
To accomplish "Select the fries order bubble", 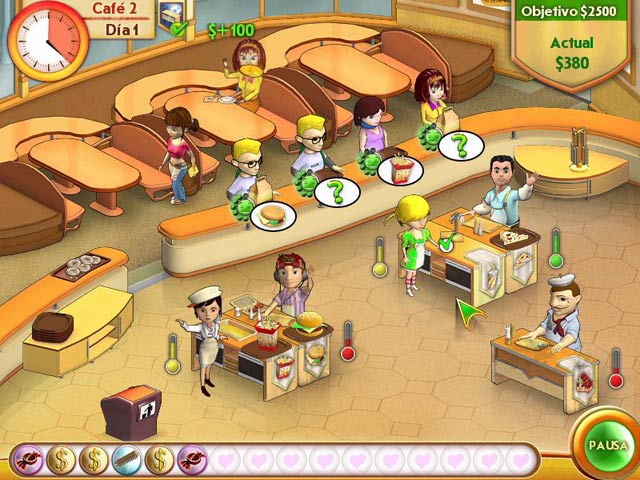I will pyautogui.click(x=399, y=168).
